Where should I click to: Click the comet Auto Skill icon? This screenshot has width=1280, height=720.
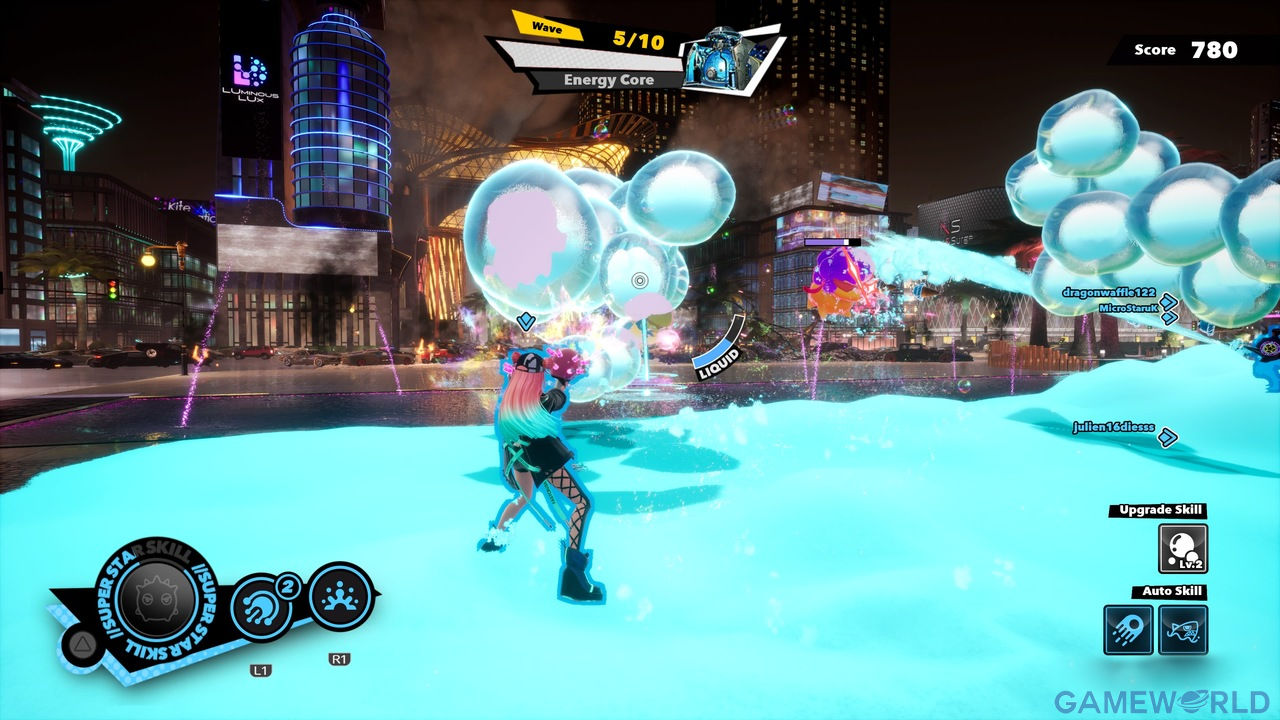(x=1129, y=630)
